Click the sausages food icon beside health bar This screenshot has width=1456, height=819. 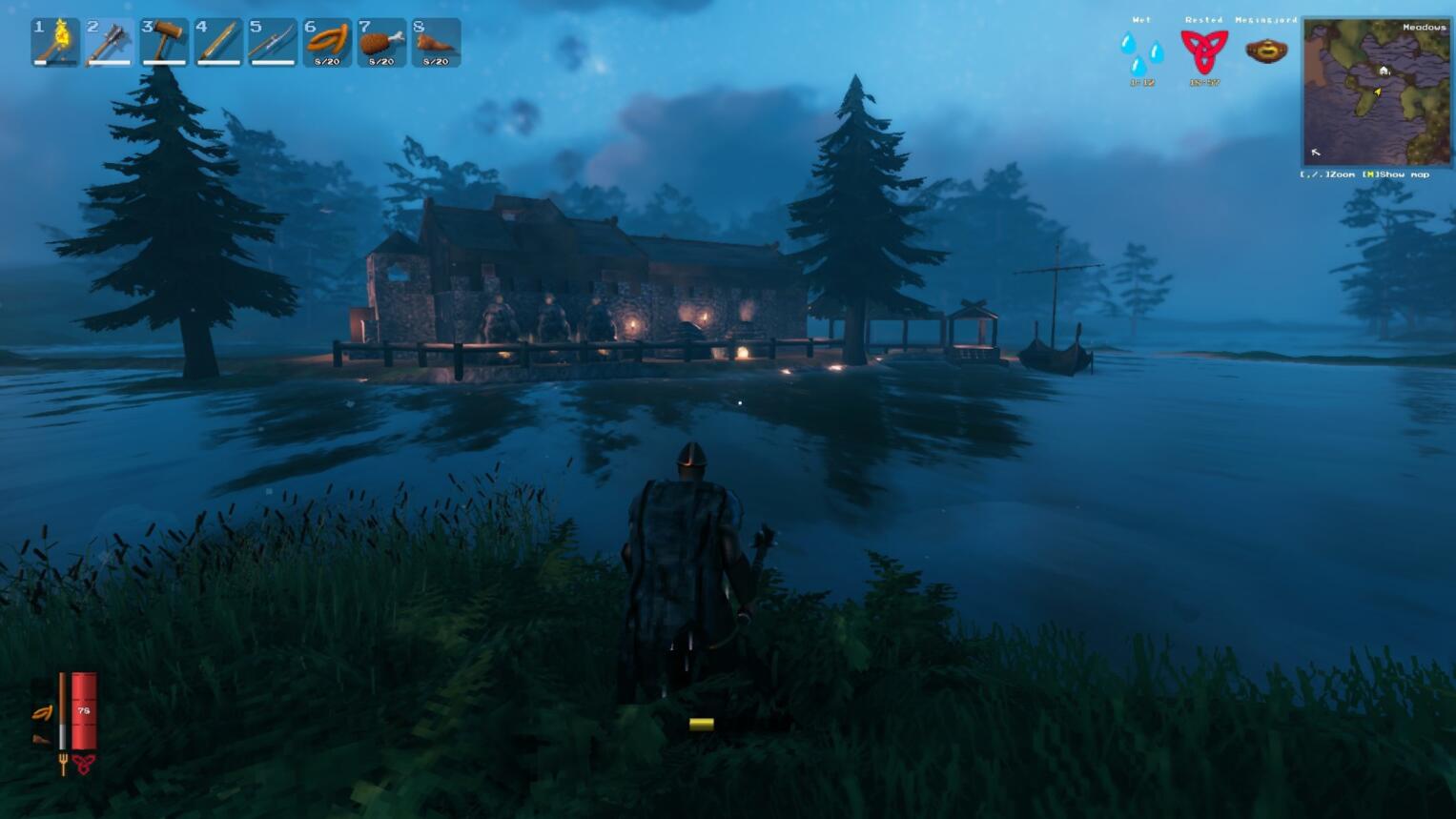42,713
